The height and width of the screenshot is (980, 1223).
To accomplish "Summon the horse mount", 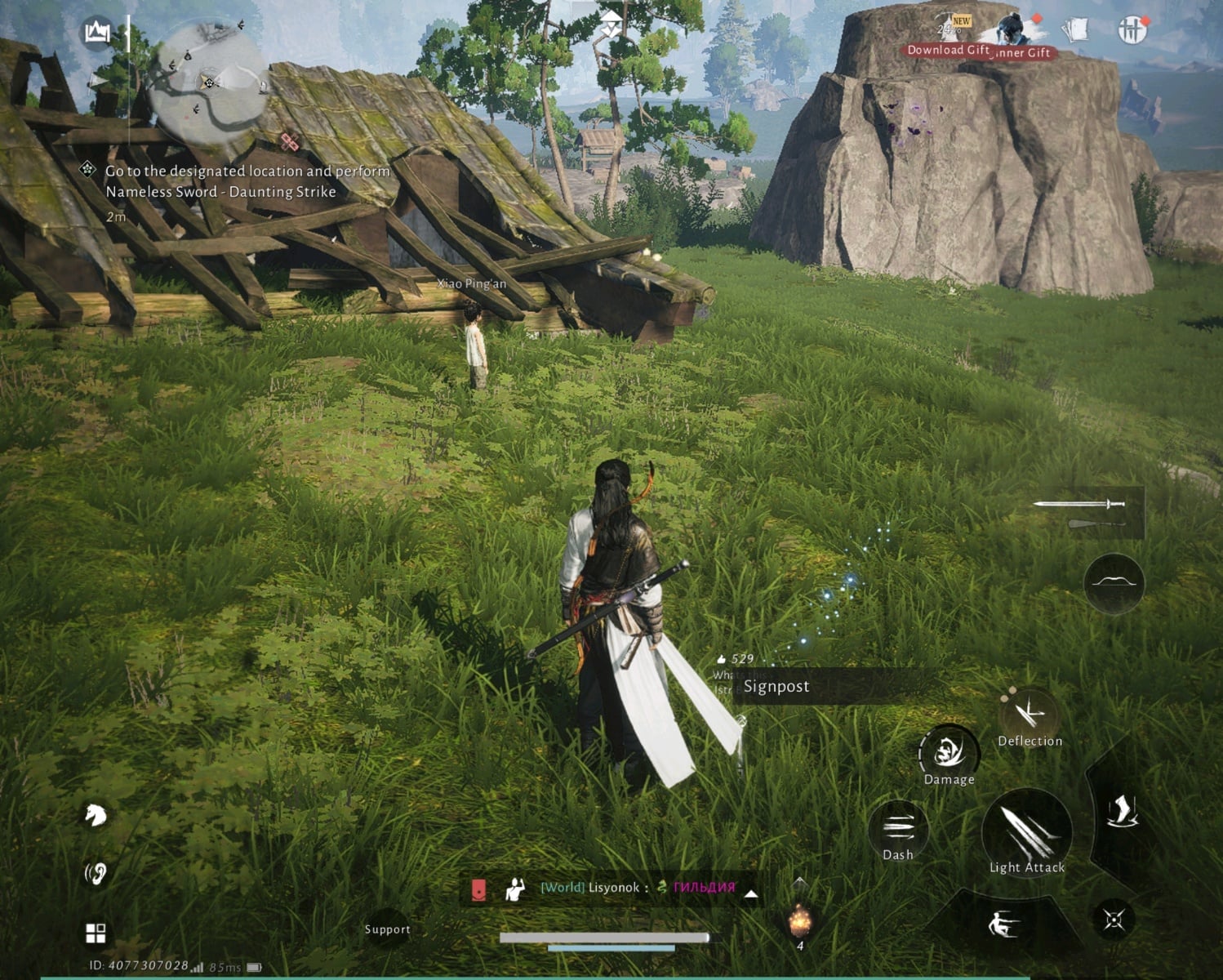I will 96,814.
